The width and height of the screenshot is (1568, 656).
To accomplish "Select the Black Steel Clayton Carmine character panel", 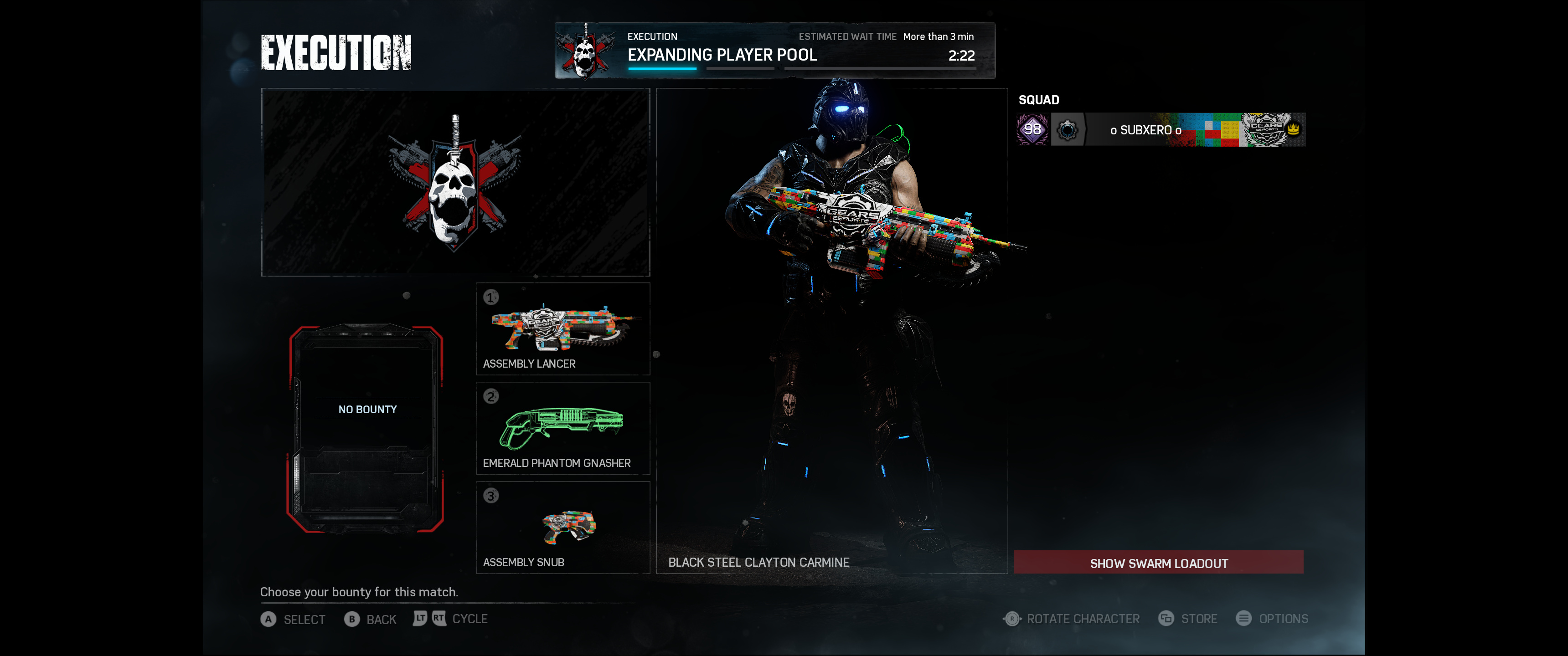I will click(831, 330).
